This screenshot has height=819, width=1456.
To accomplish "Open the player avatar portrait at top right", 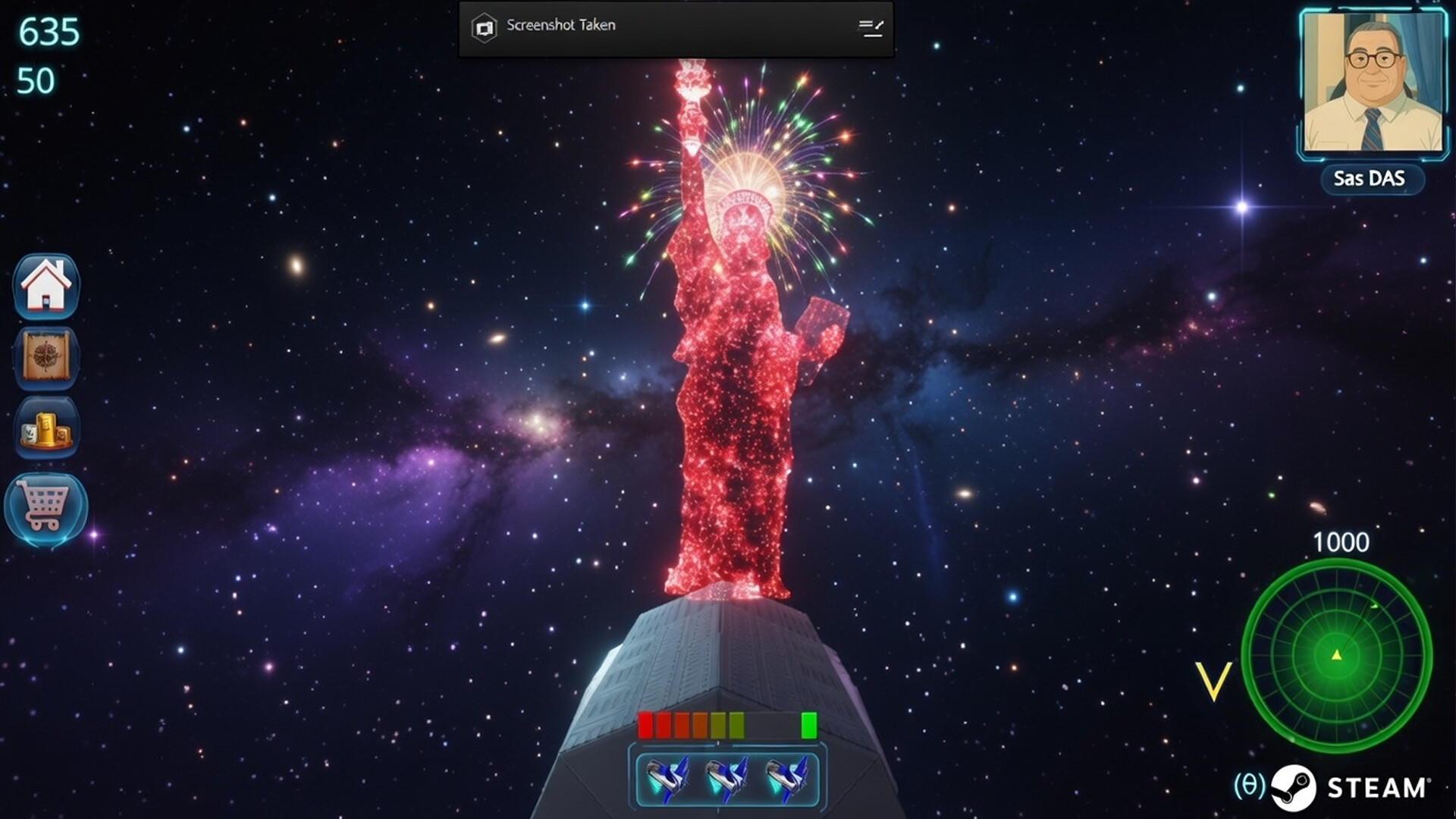I will pyautogui.click(x=1373, y=82).
